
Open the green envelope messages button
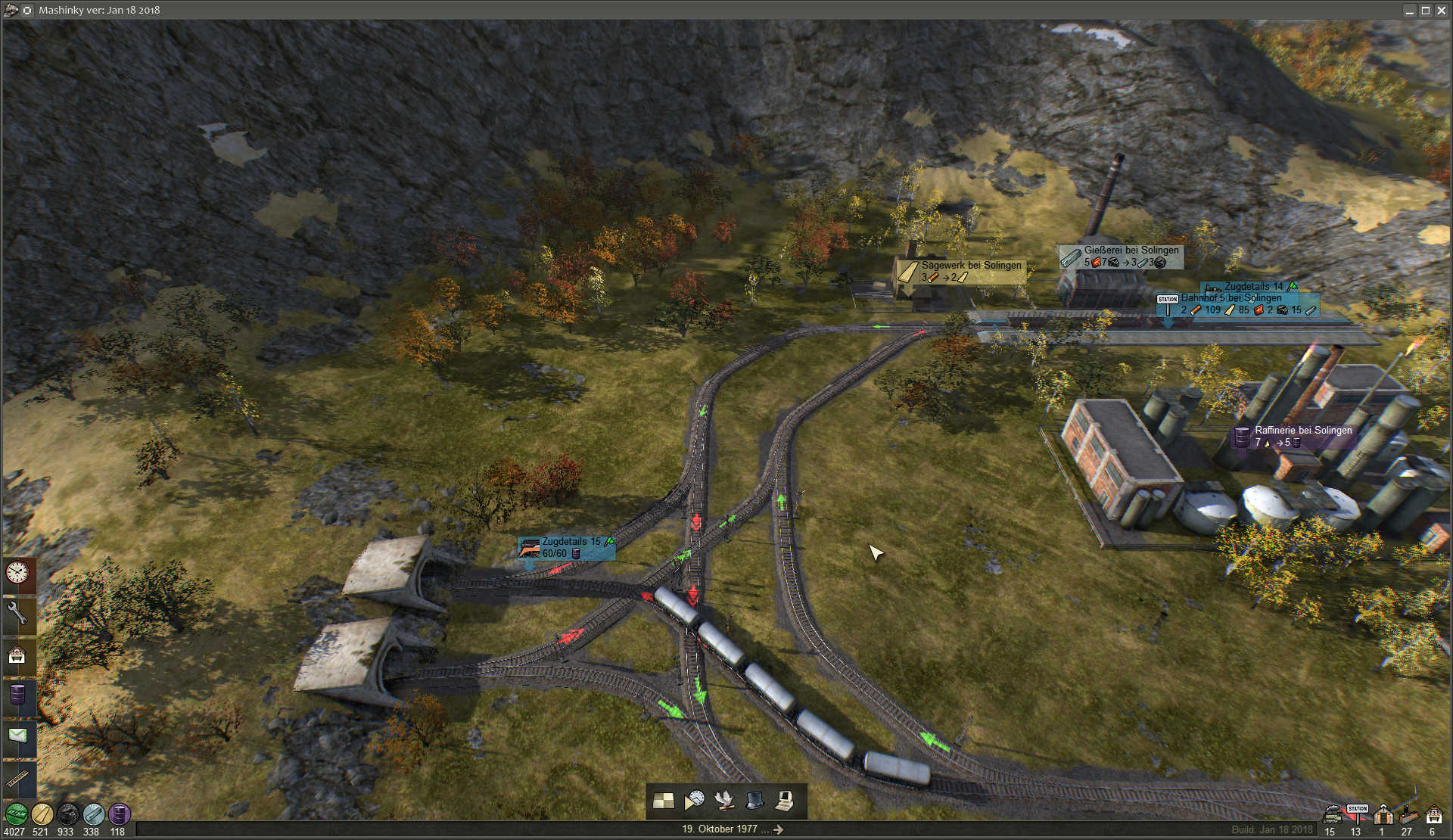point(17,736)
